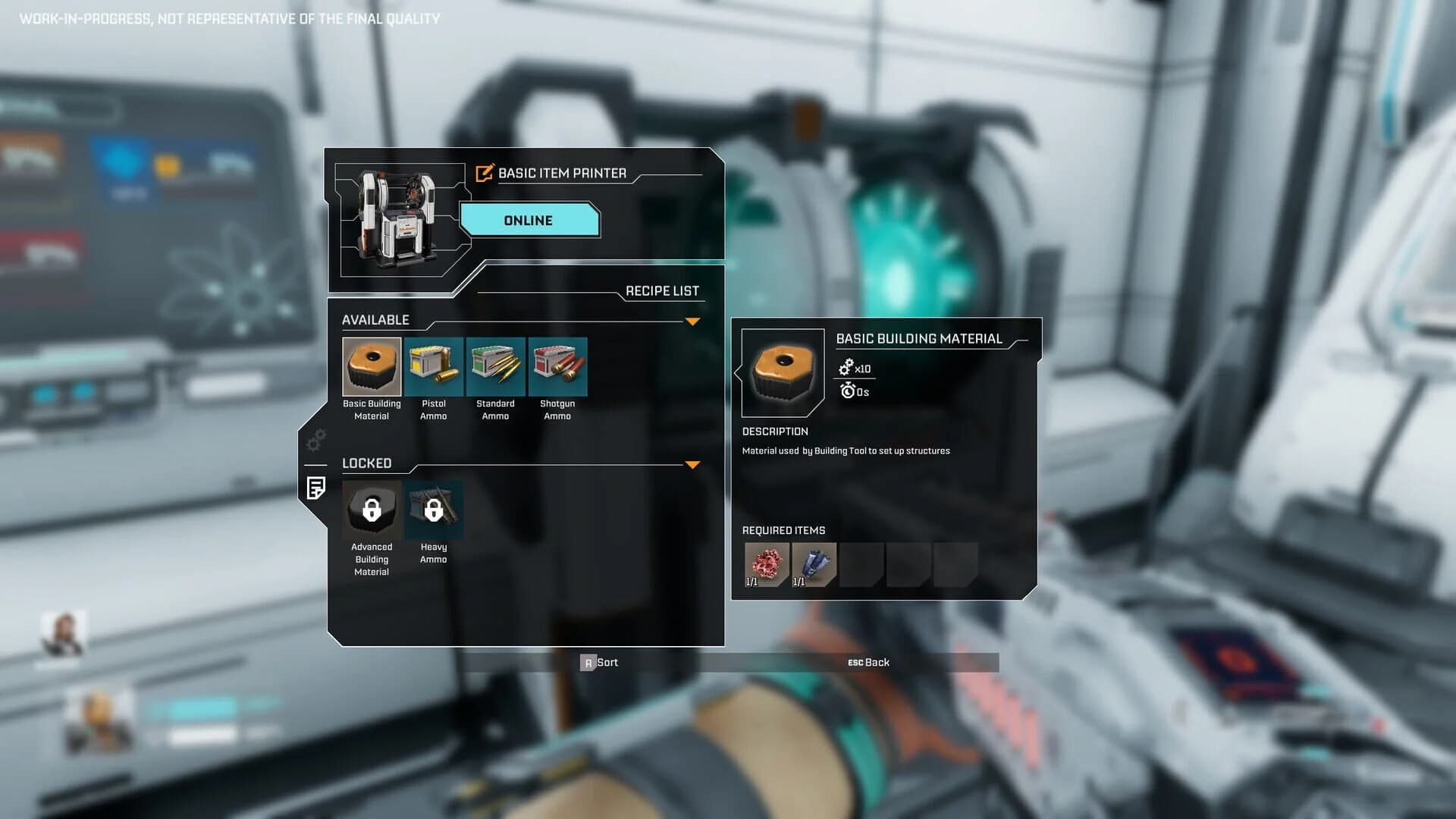Click Back at the bottom bar
This screenshot has height=819, width=1456.
tap(870, 662)
